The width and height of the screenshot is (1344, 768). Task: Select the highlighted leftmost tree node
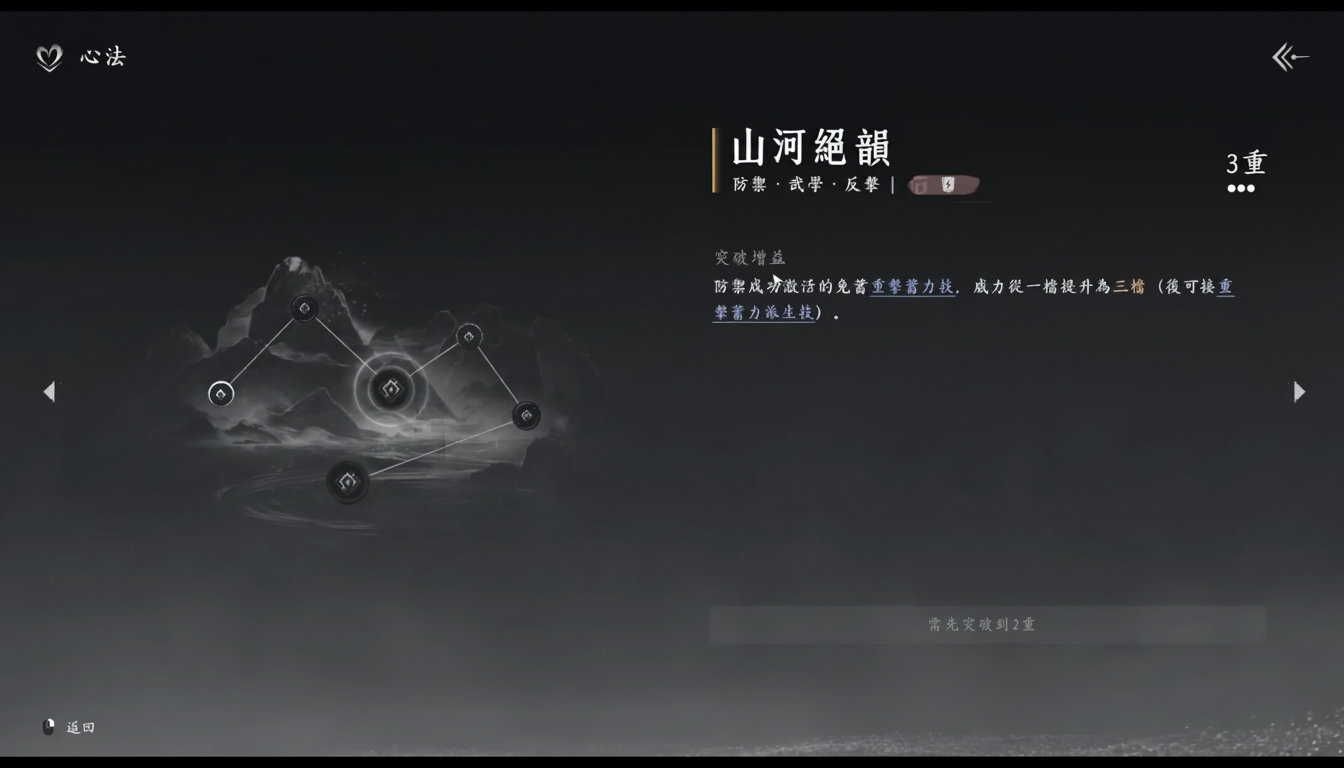(221, 394)
